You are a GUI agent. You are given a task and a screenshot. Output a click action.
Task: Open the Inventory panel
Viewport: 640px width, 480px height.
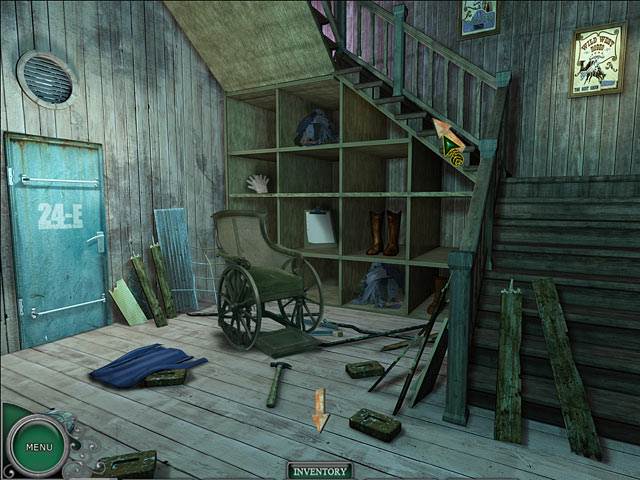click(x=320, y=471)
